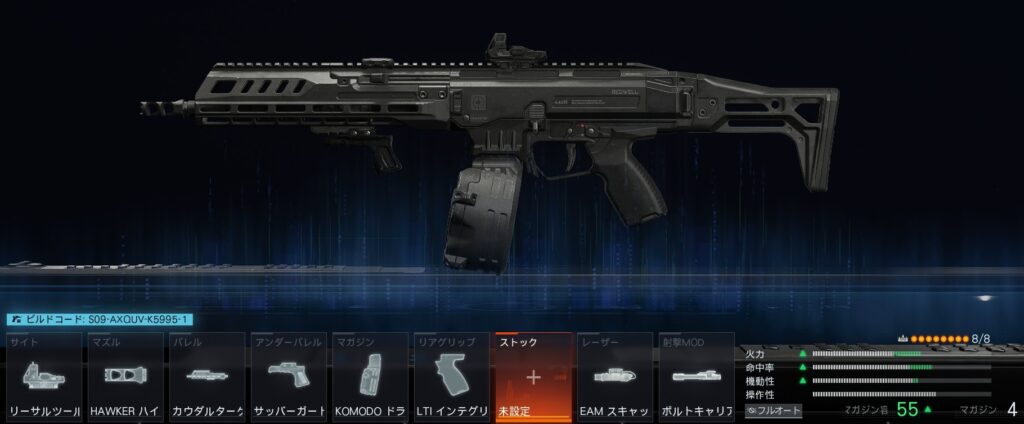Select the レーザー laser attachment slot

click(x=615, y=378)
